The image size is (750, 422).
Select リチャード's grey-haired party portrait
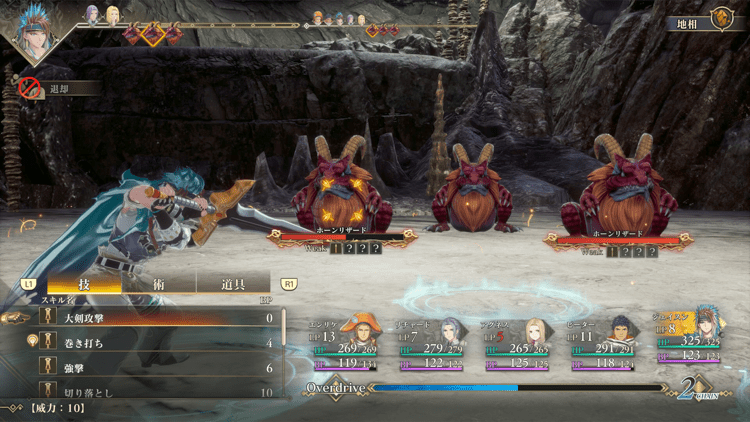449,328
